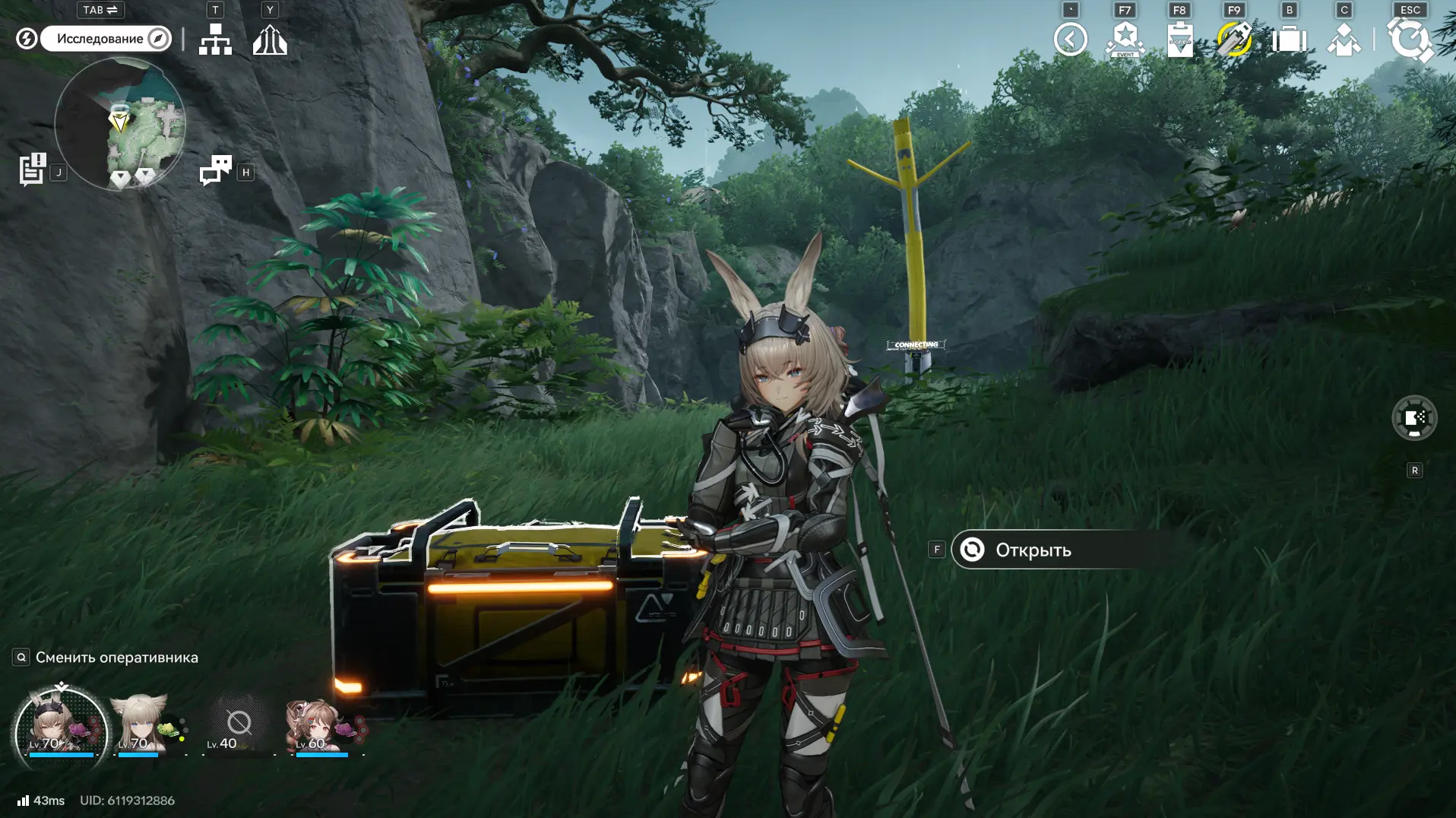Click the circled left arrow icon
The image size is (1456, 818).
1070,39
